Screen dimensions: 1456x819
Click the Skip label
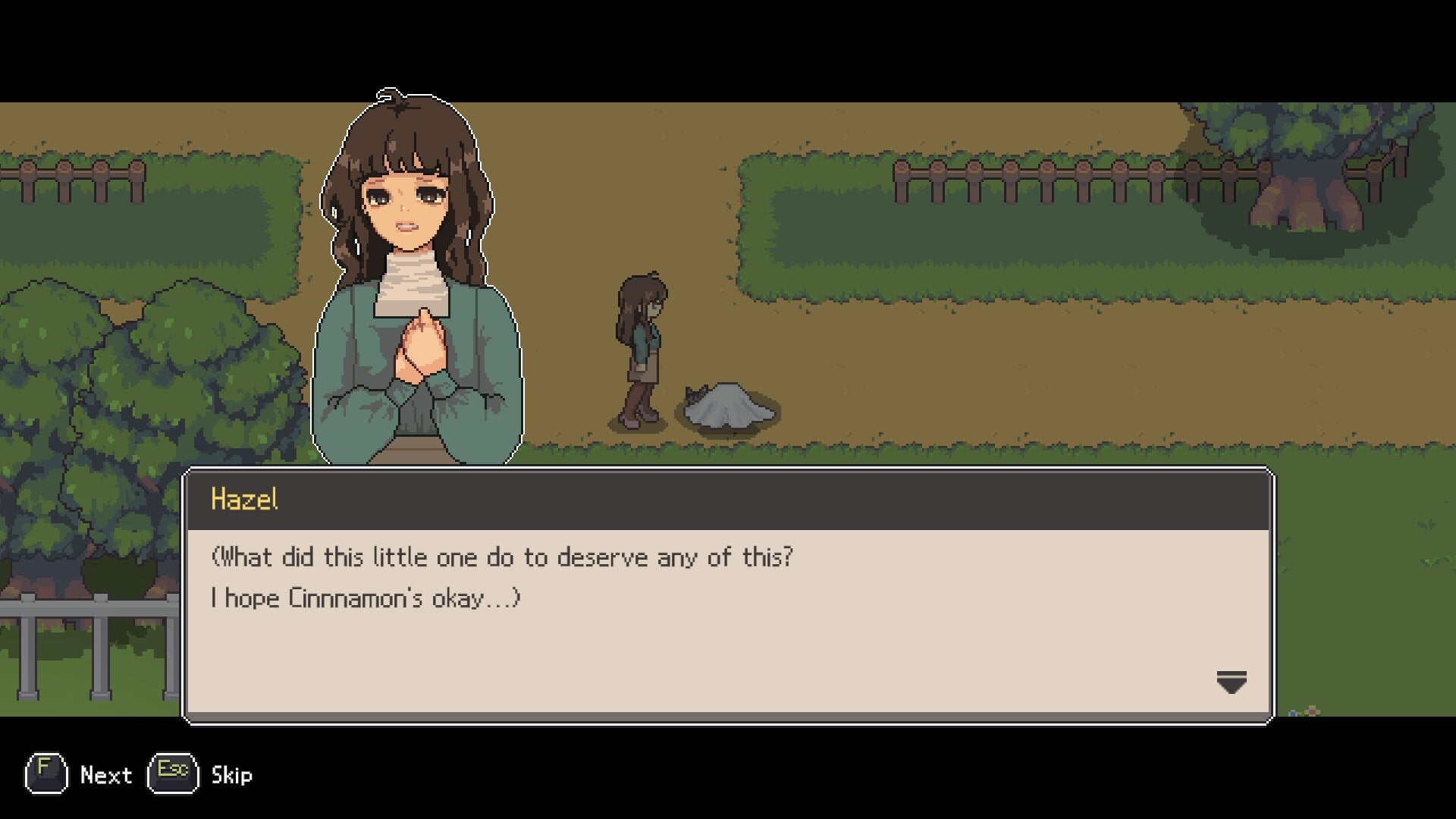click(231, 775)
